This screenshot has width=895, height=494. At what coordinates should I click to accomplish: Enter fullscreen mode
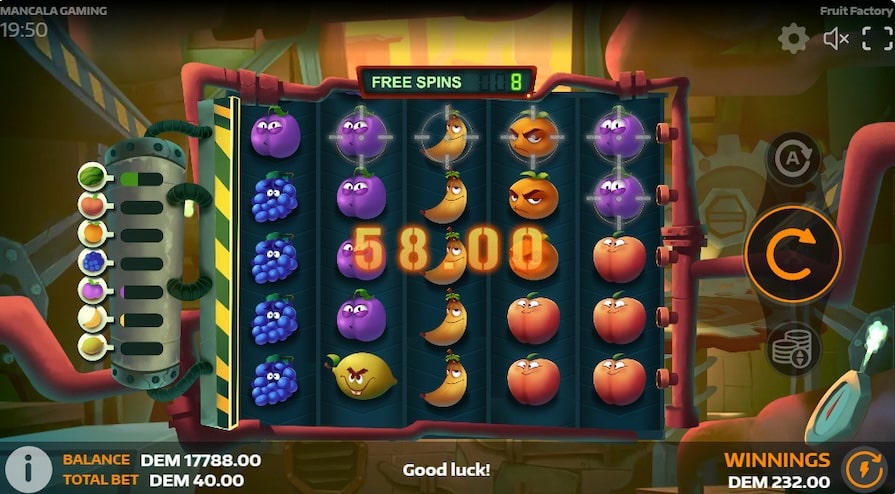876,39
